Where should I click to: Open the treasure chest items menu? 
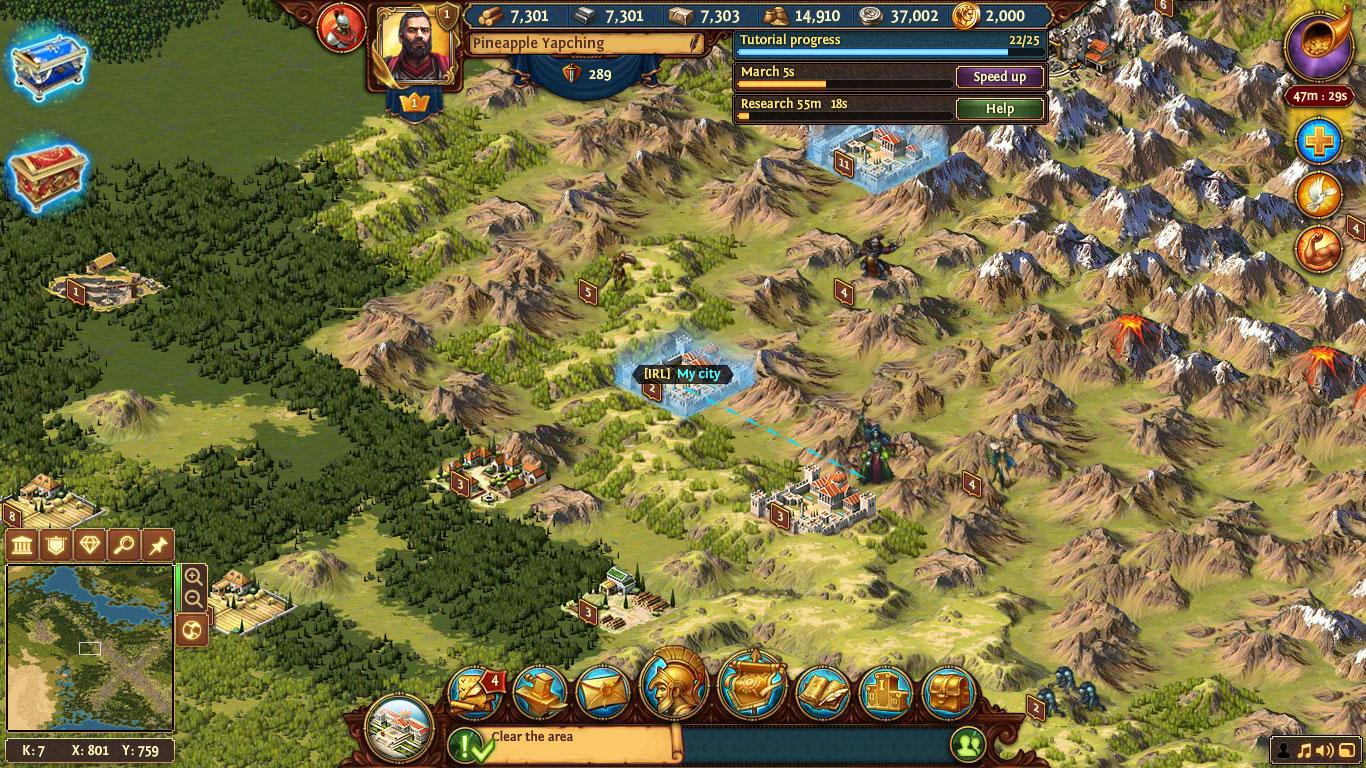pos(948,692)
